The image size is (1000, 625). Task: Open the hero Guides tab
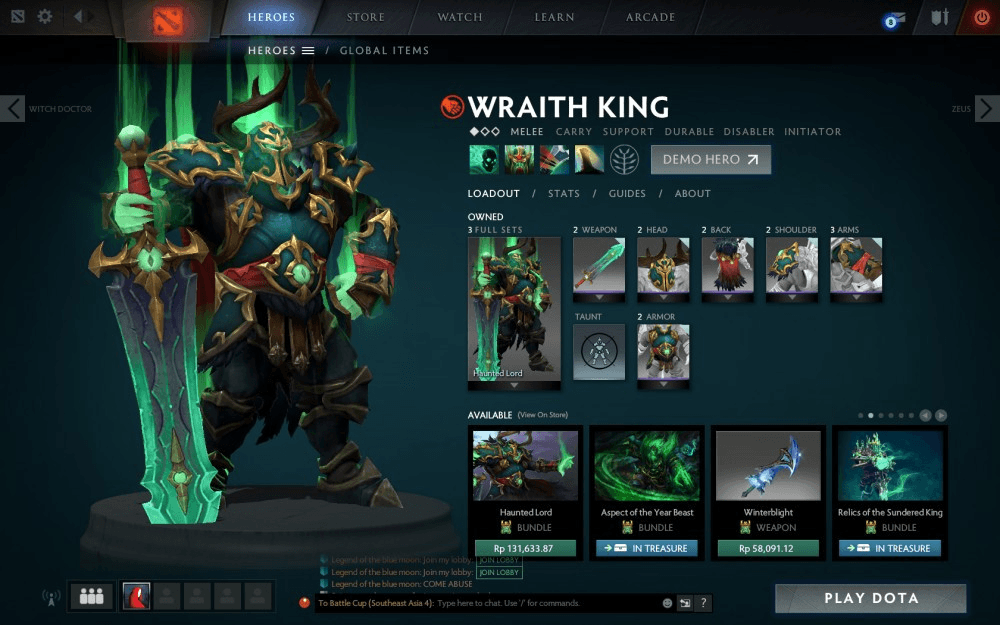tap(627, 194)
